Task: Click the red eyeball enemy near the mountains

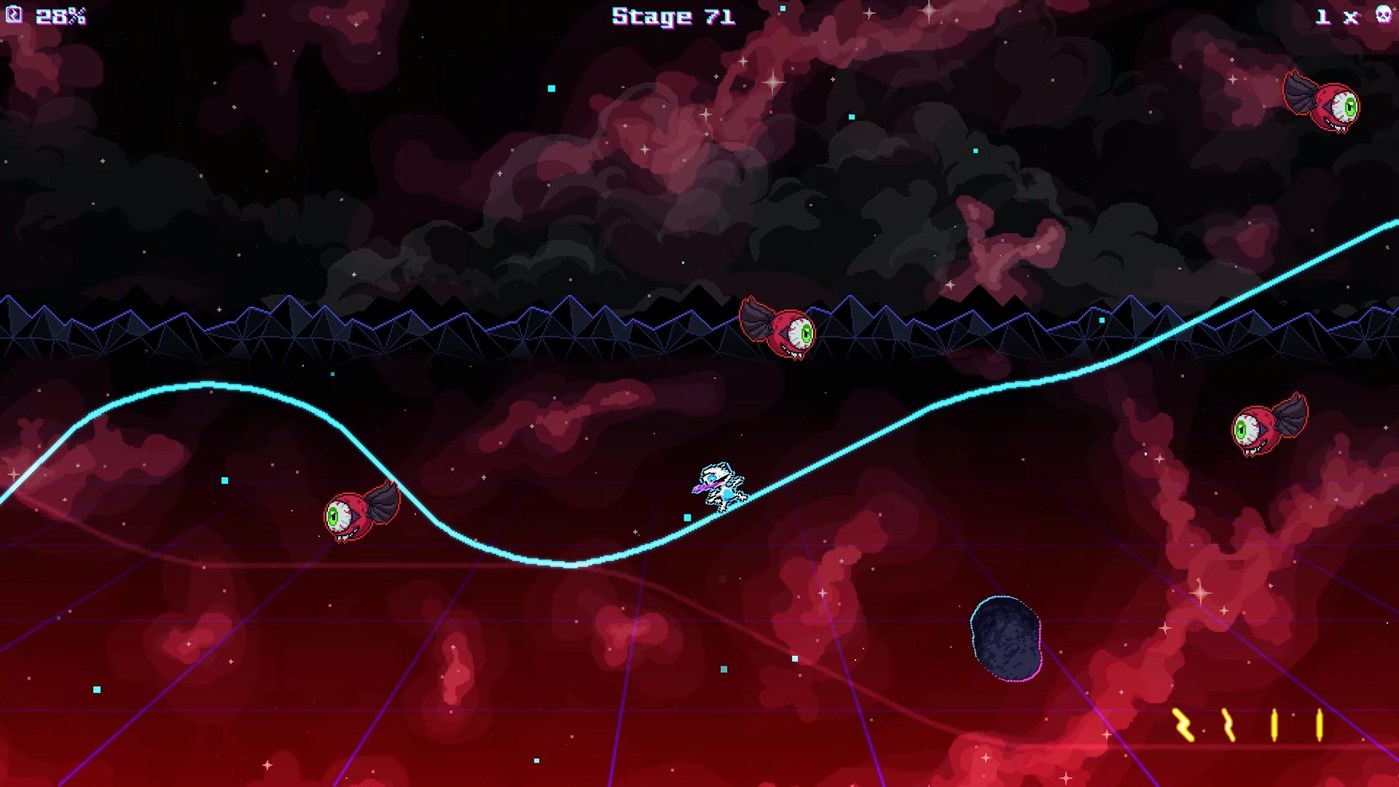Action: tap(780, 330)
